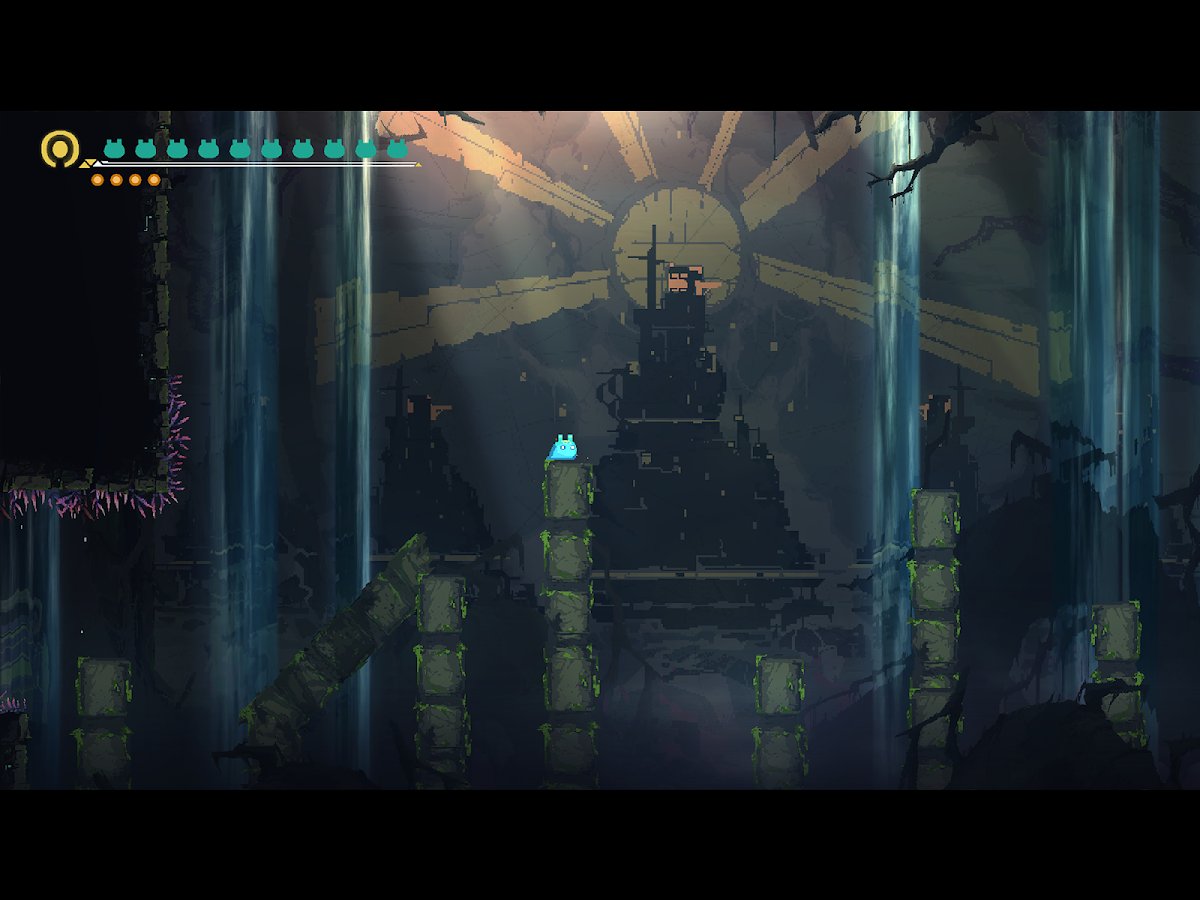Click the yellow ring emblem icon
The width and height of the screenshot is (1200, 900).
(x=59, y=148)
